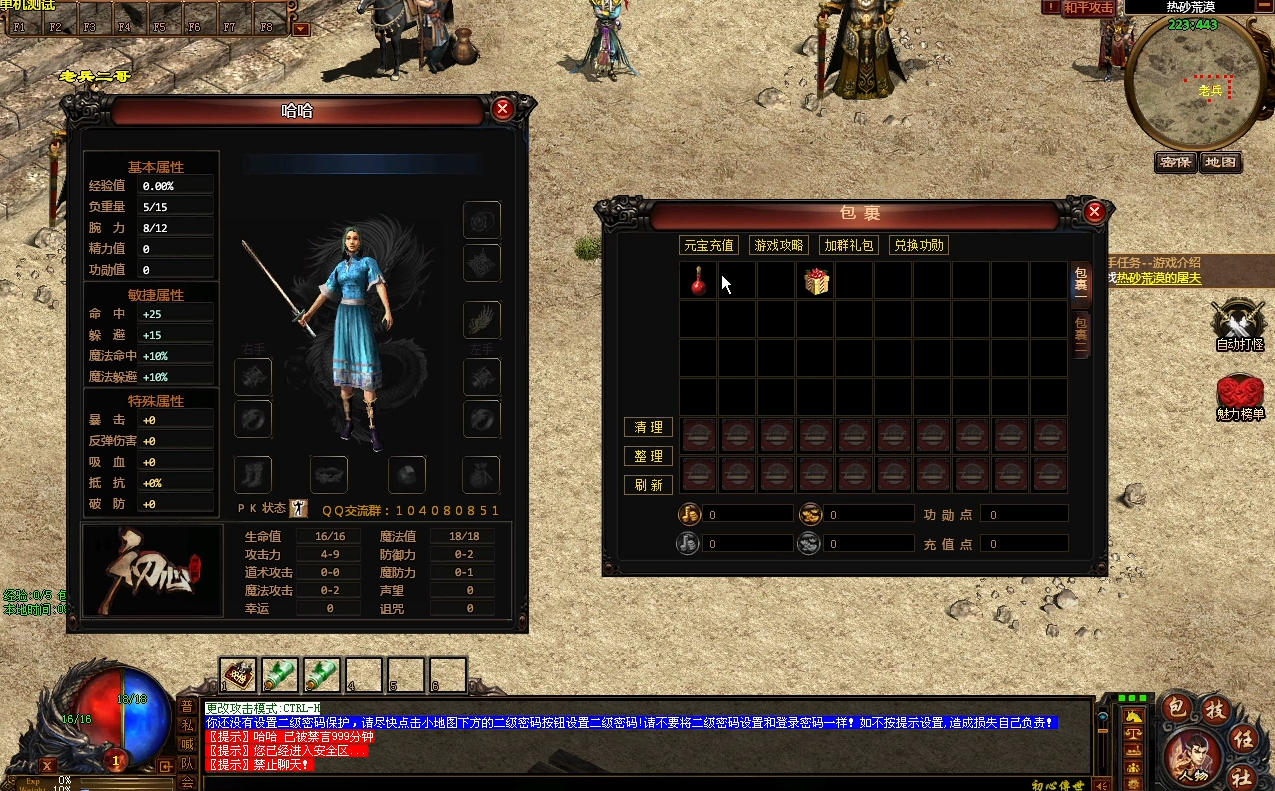The image size is (1275, 791).
Task: Open the 技 skills round button
Action: tap(1215, 709)
